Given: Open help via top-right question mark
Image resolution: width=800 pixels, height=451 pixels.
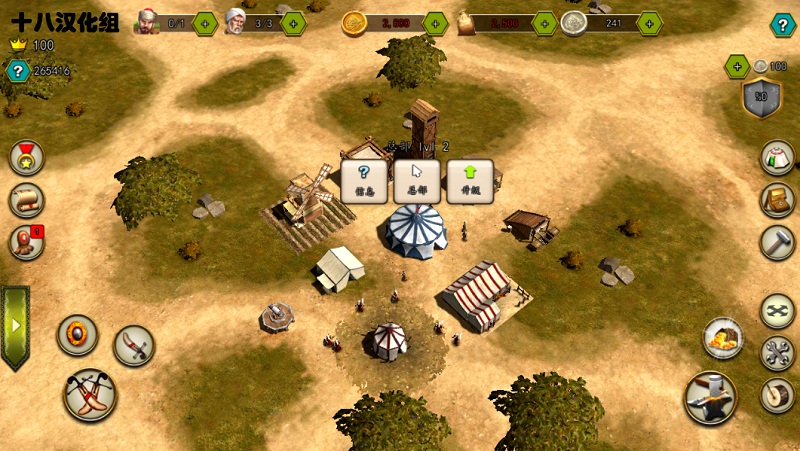Looking at the screenshot, I should (x=782, y=25).
